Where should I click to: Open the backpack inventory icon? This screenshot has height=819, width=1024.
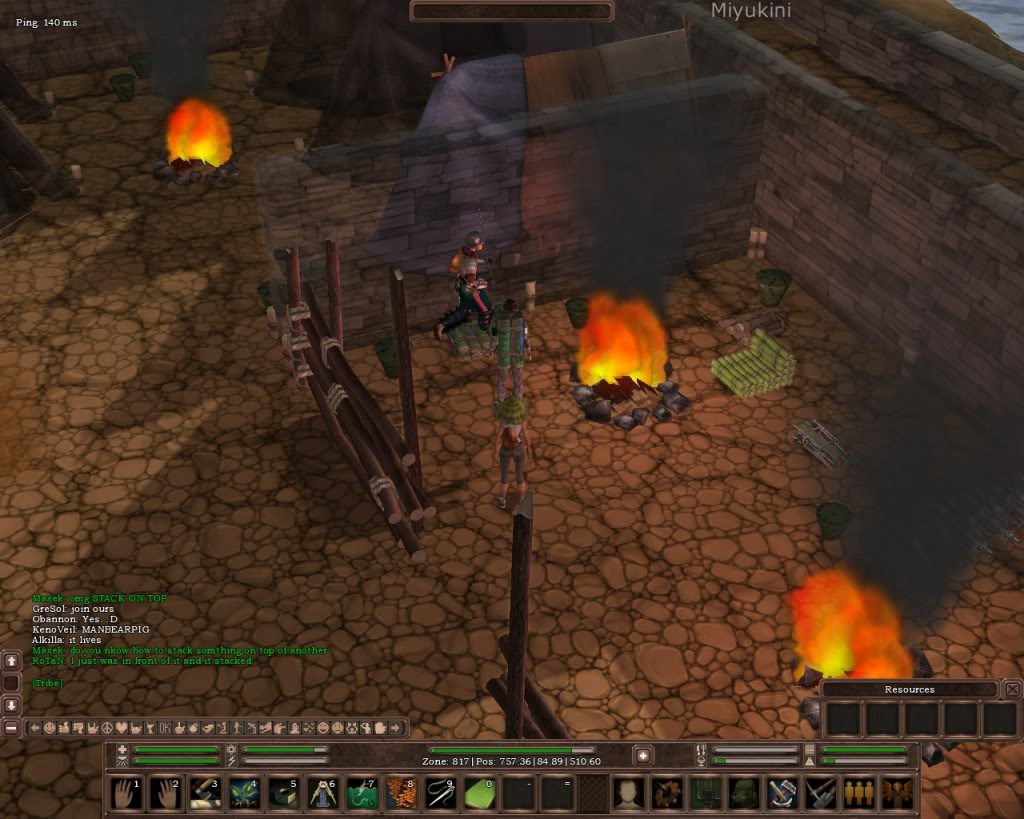tap(743, 793)
